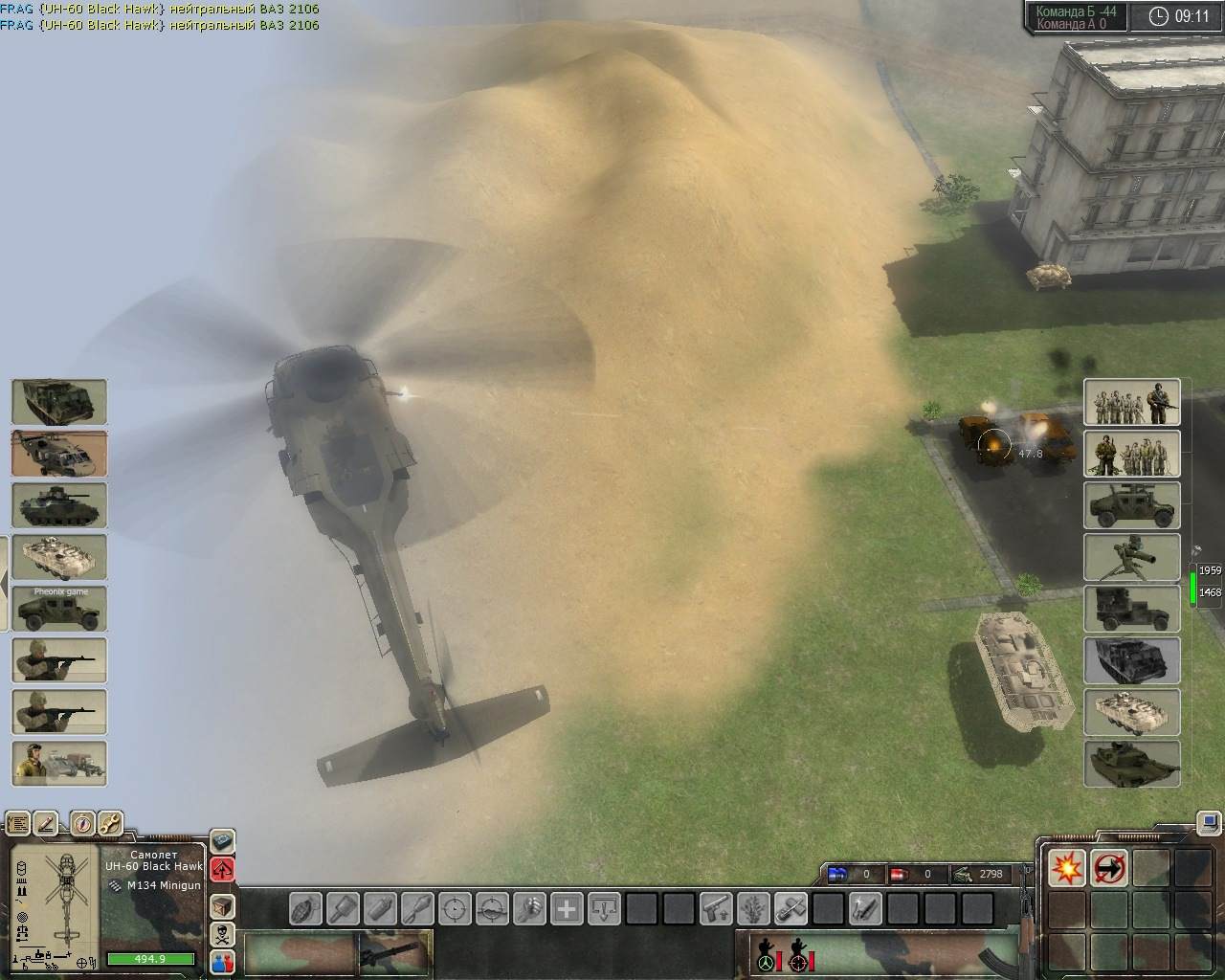Order the Abrams tank reinforcement icon
This screenshot has height=980, width=1225.
tap(1131, 764)
